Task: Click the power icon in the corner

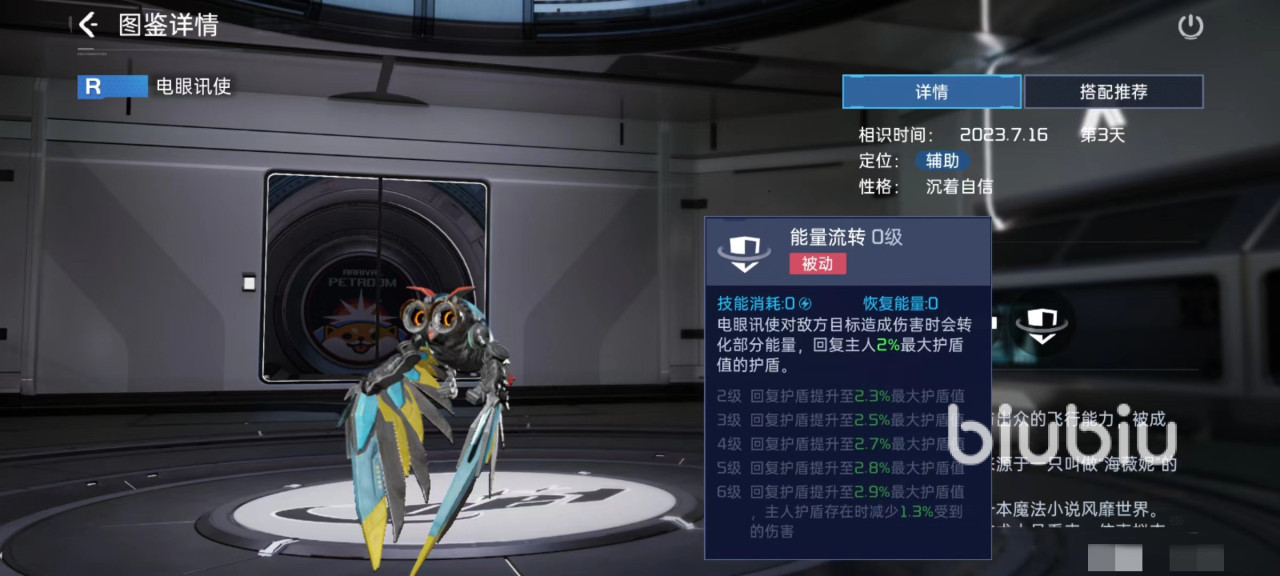Action: click(1190, 27)
